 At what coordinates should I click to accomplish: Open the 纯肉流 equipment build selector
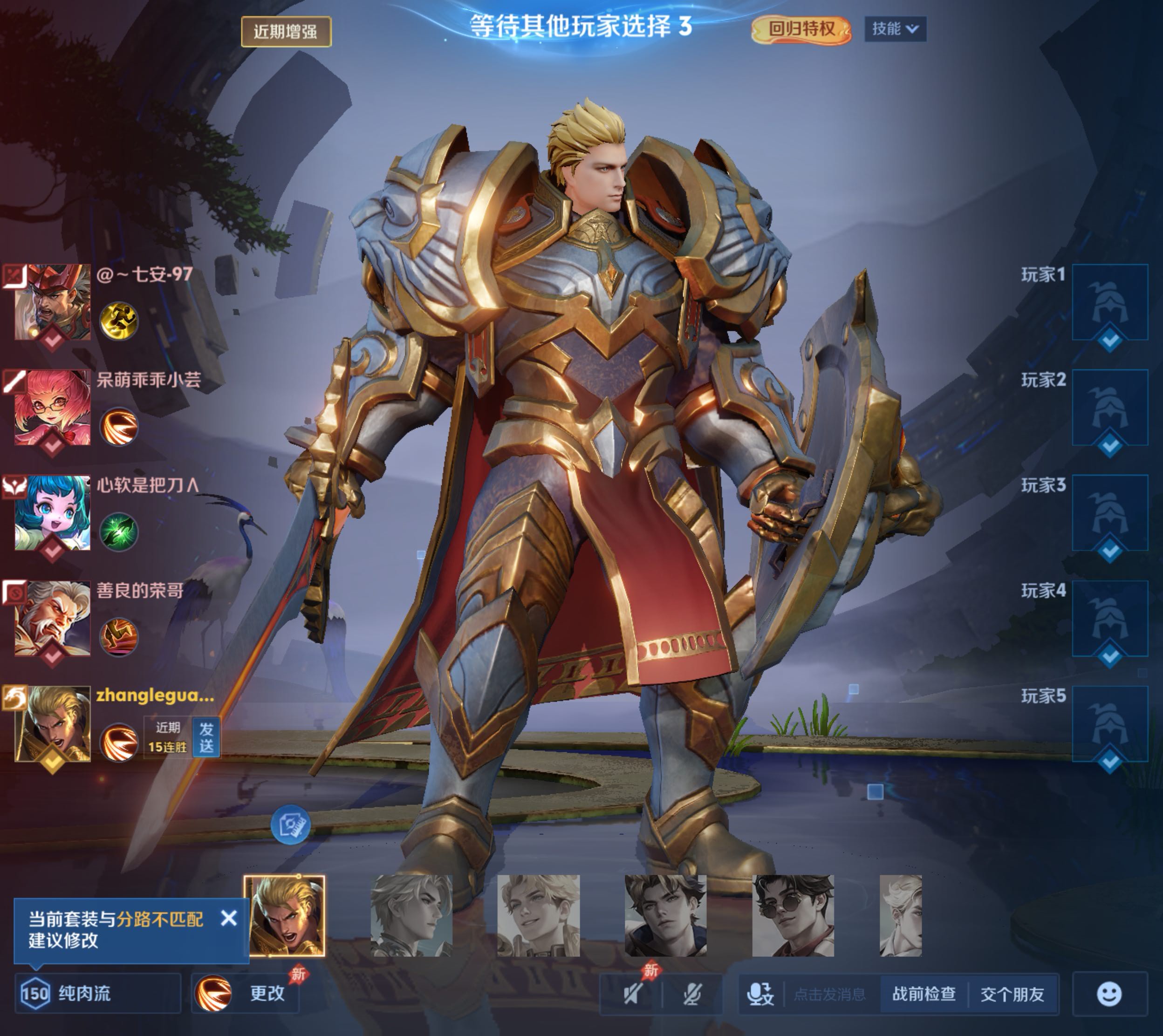coord(98,994)
